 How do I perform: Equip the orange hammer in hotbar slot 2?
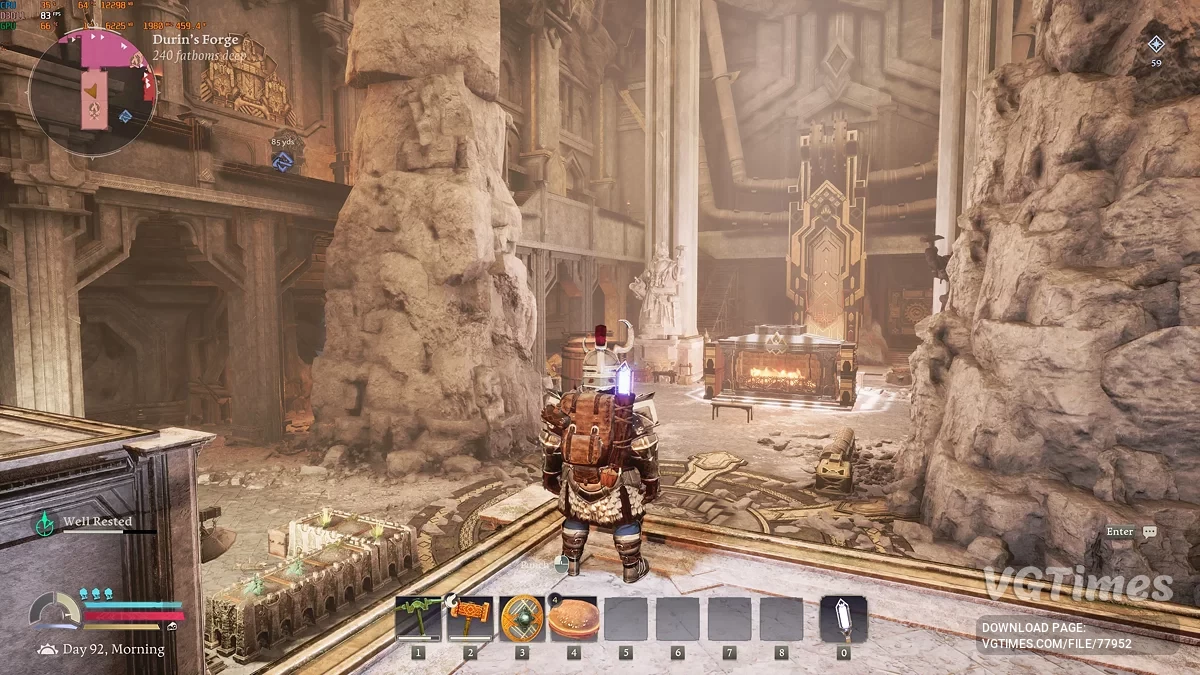pos(470,619)
